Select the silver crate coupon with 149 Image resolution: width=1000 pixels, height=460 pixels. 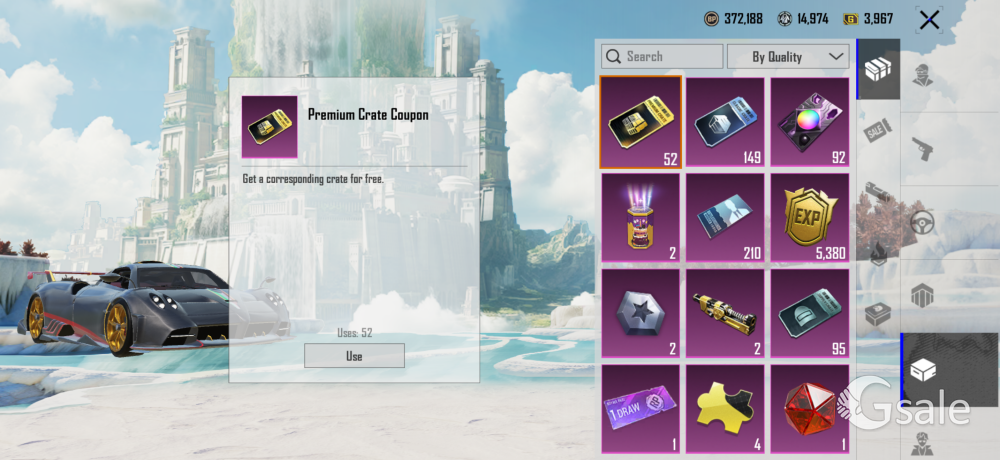click(x=725, y=122)
